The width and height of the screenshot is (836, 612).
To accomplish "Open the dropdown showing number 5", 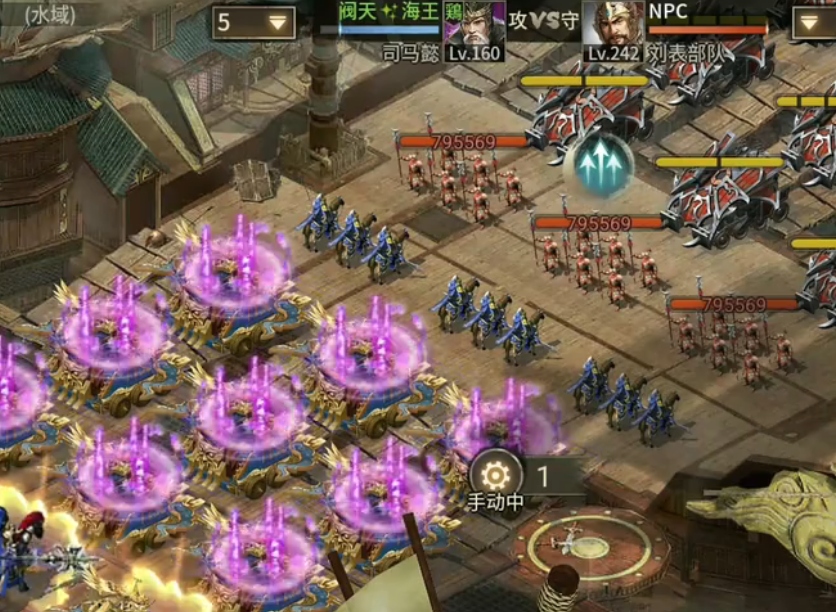I will (253, 23).
